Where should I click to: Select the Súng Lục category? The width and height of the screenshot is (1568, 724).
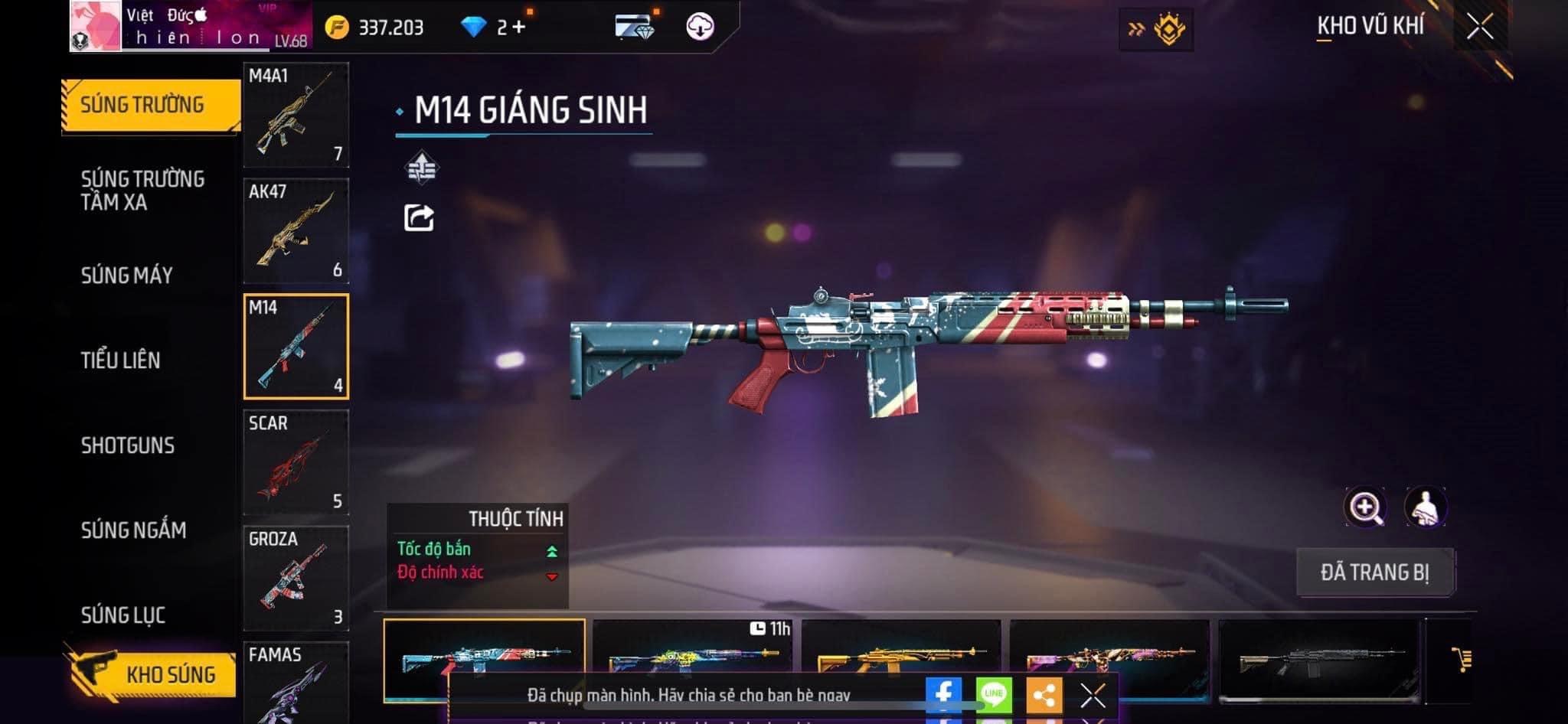coord(123,615)
